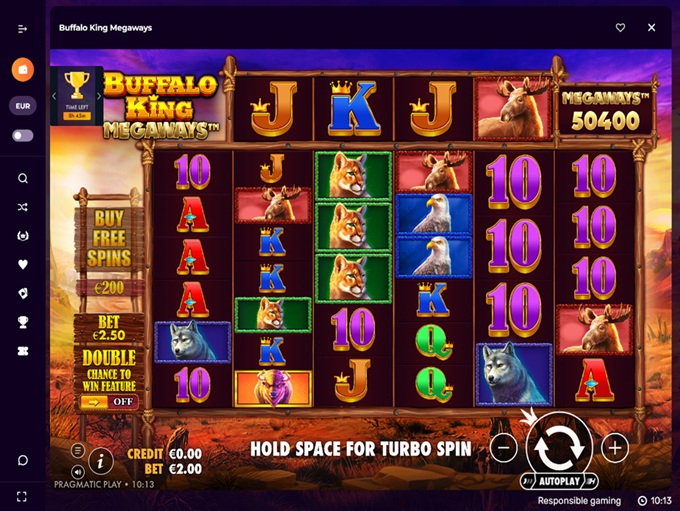Toggle the game sound speaker icon
This screenshot has width=680, height=511.
point(78,470)
